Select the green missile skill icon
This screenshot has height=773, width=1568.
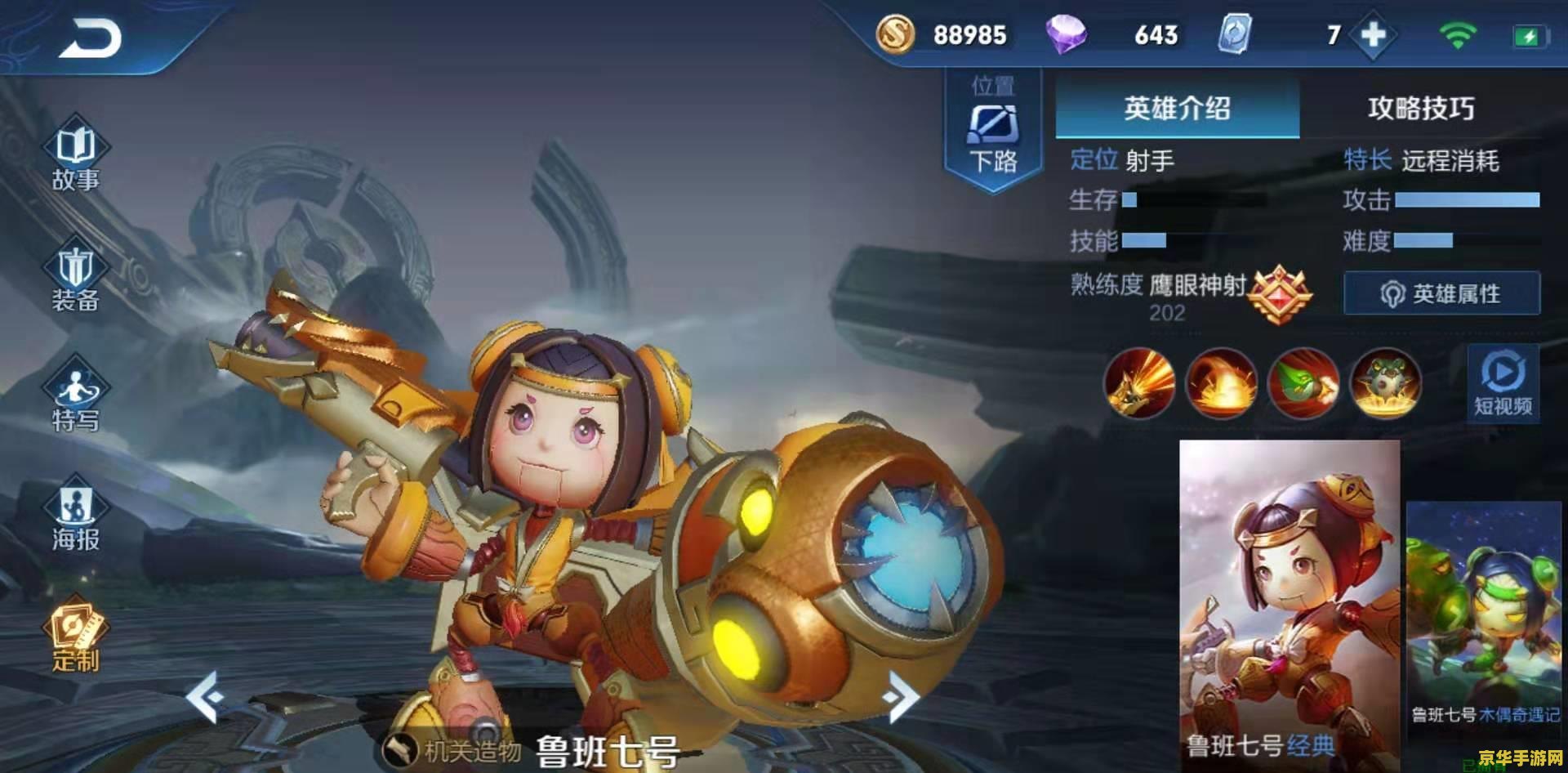1303,383
